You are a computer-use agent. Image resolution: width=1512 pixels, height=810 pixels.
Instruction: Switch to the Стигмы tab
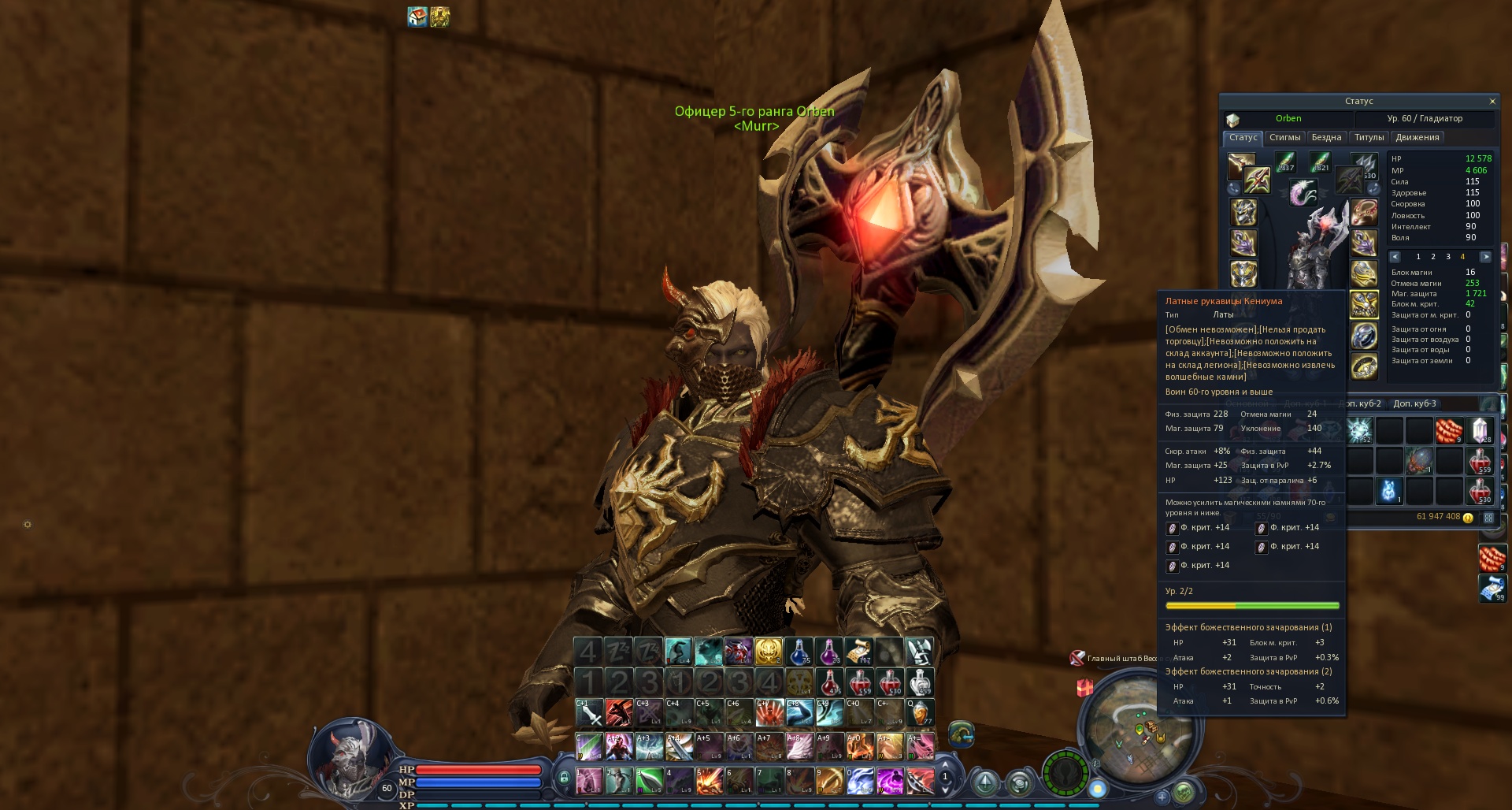tap(1284, 138)
